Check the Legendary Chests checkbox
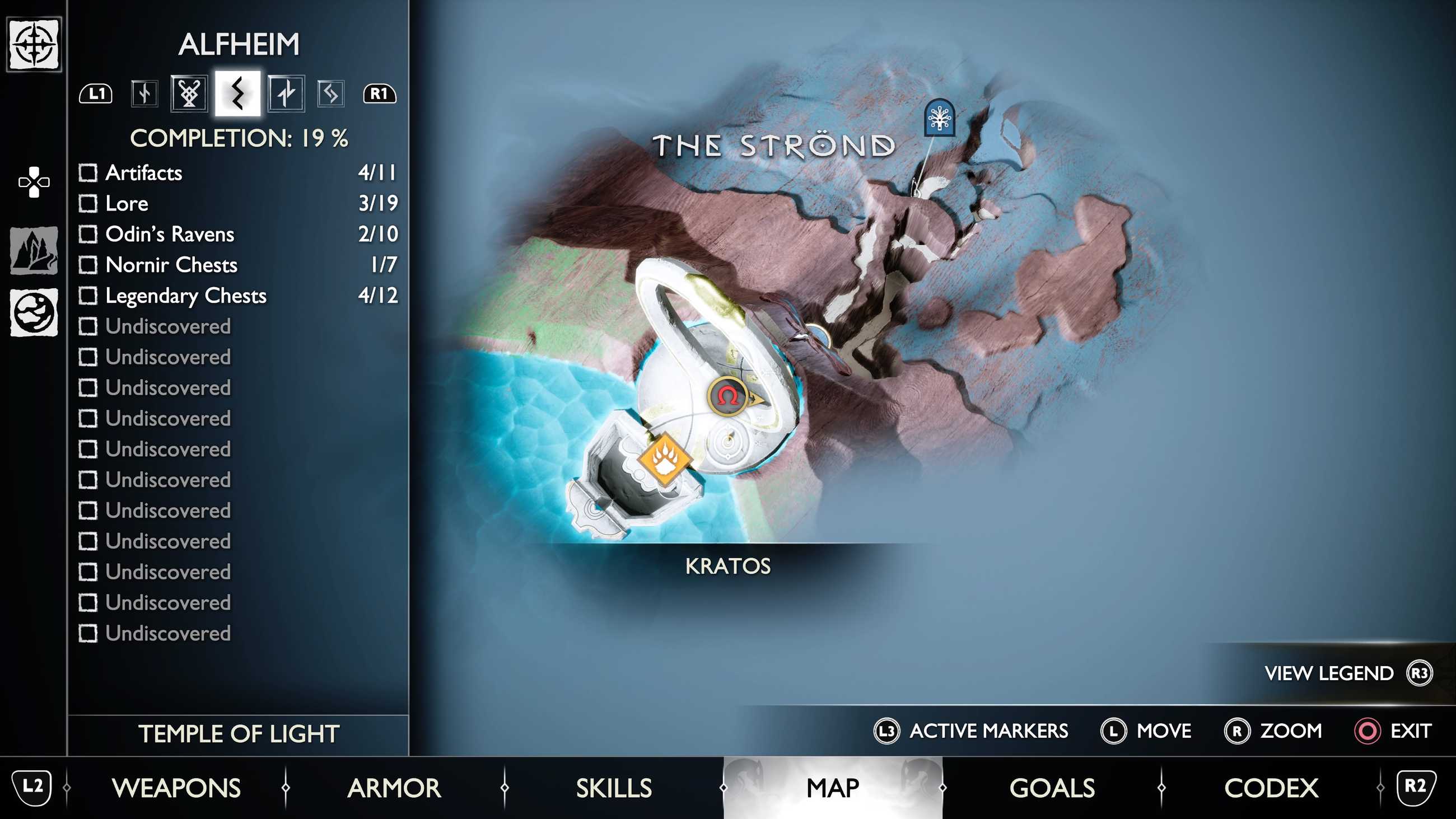The width and height of the screenshot is (1456, 819). [89, 295]
